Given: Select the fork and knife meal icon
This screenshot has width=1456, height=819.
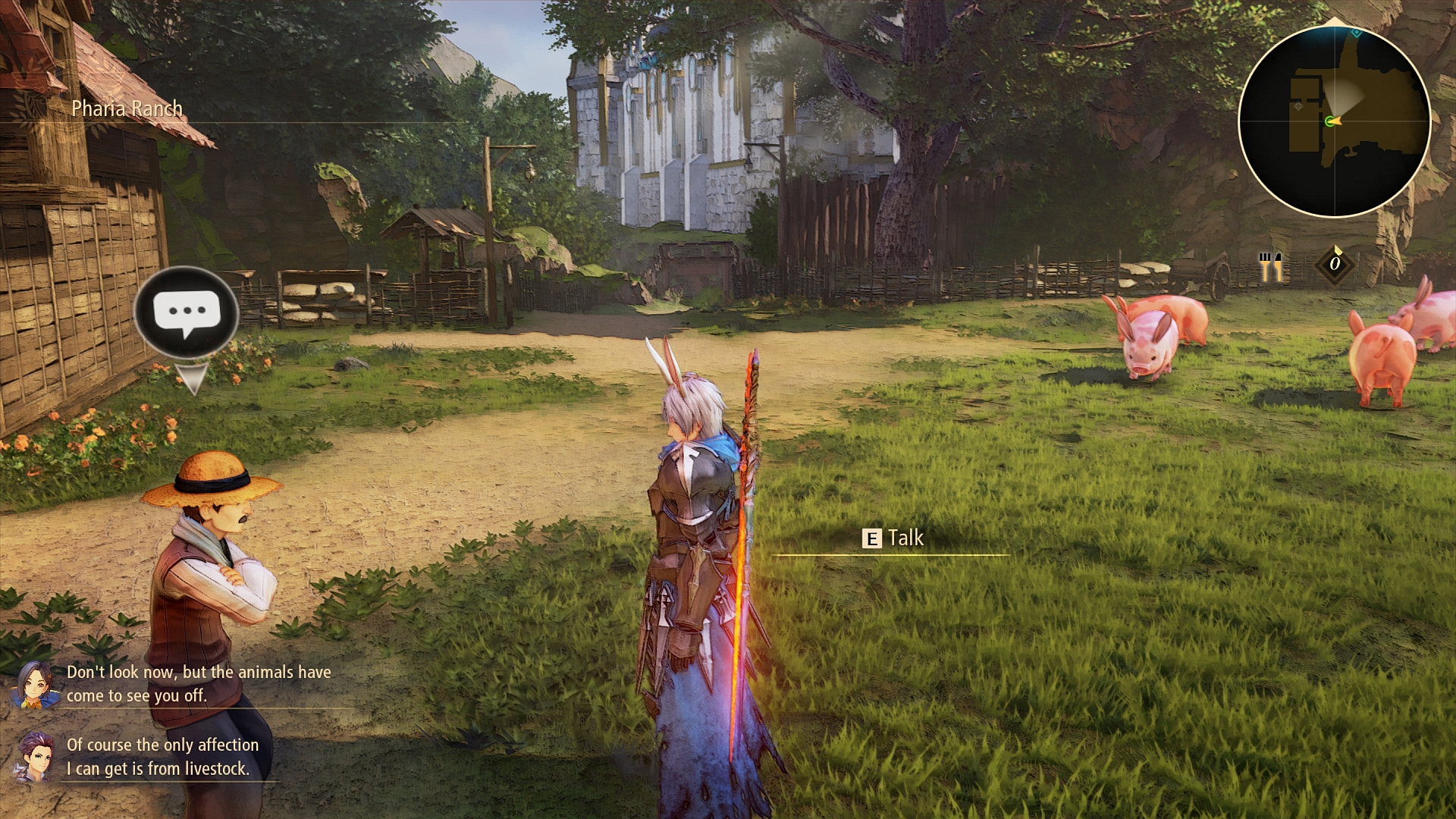Looking at the screenshot, I should tap(1271, 265).
